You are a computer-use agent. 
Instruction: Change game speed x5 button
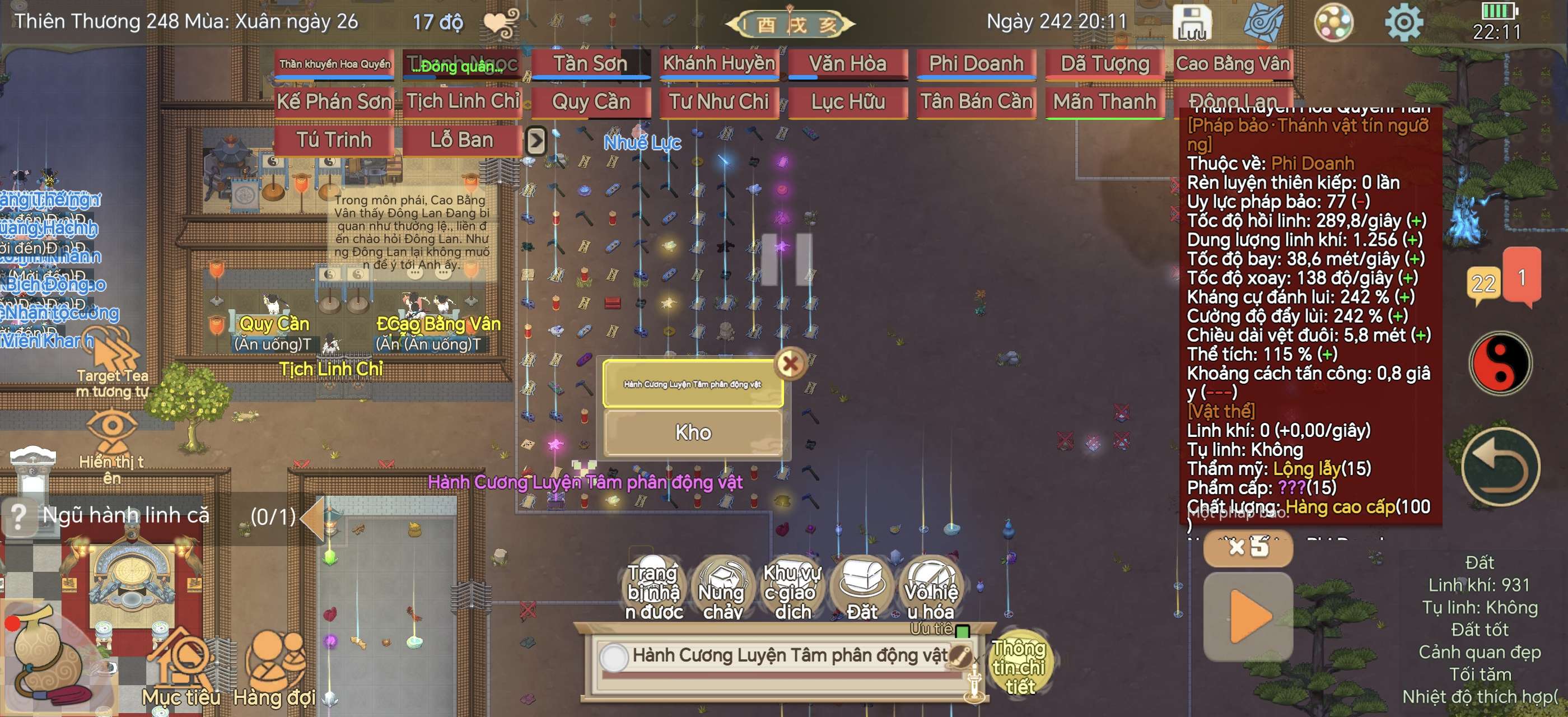click(x=1248, y=547)
